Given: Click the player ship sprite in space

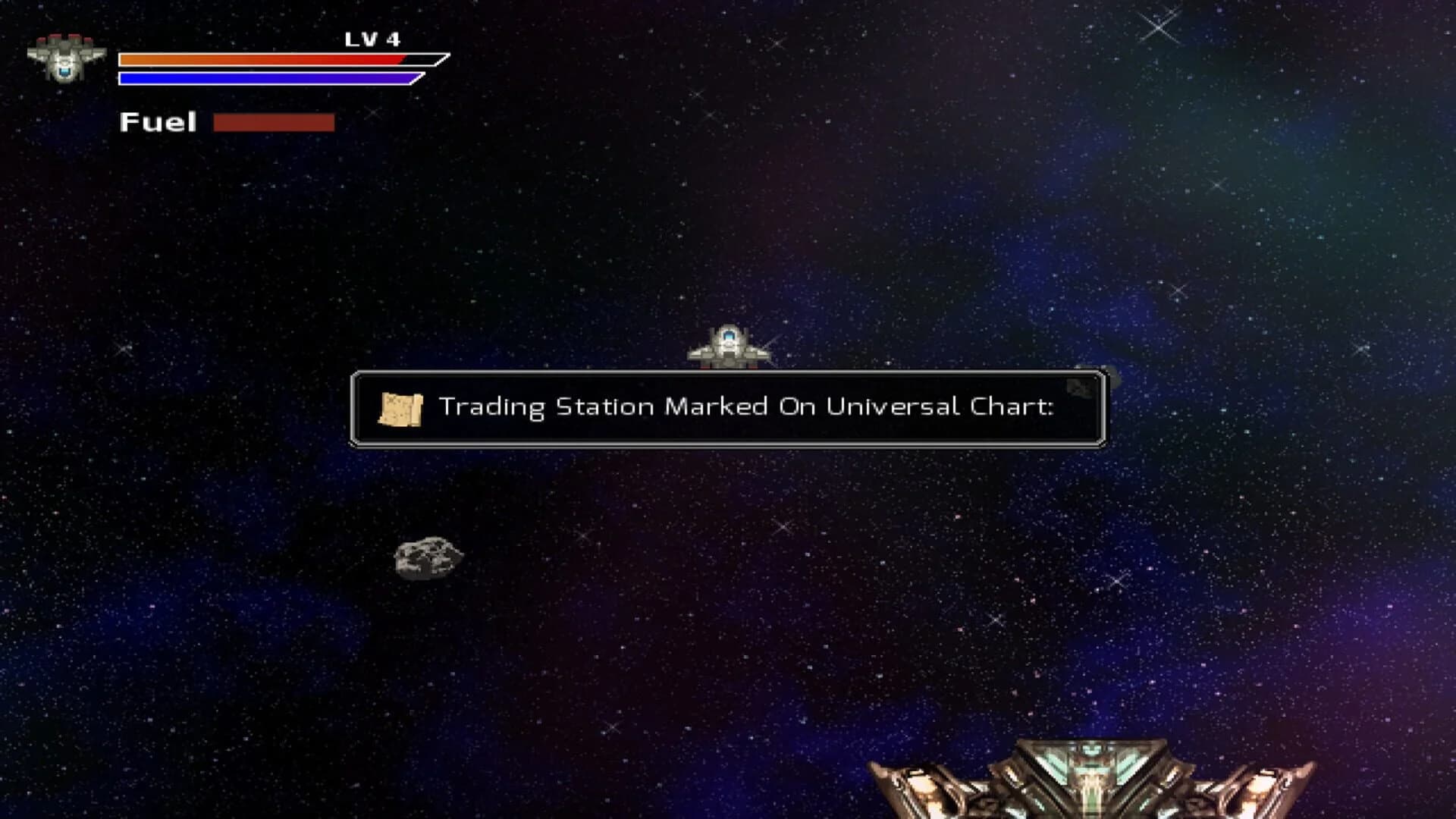Looking at the screenshot, I should 728,345.
